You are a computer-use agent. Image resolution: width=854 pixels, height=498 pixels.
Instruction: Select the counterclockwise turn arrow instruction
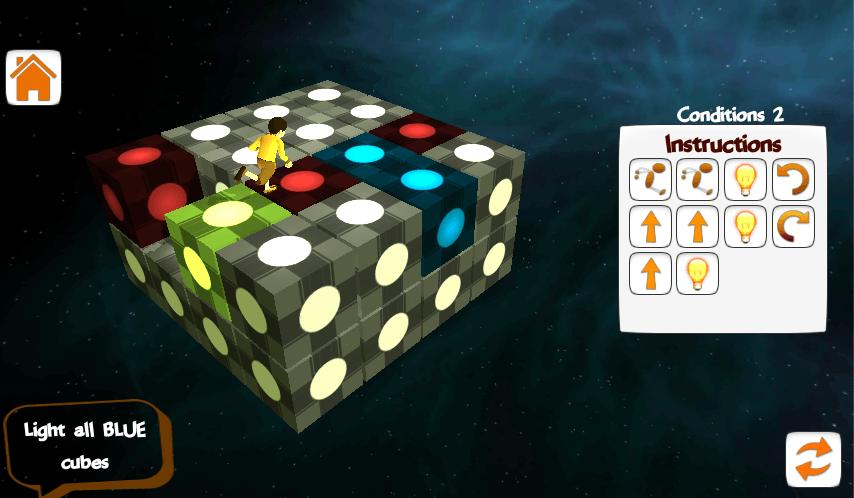[793, 180]
